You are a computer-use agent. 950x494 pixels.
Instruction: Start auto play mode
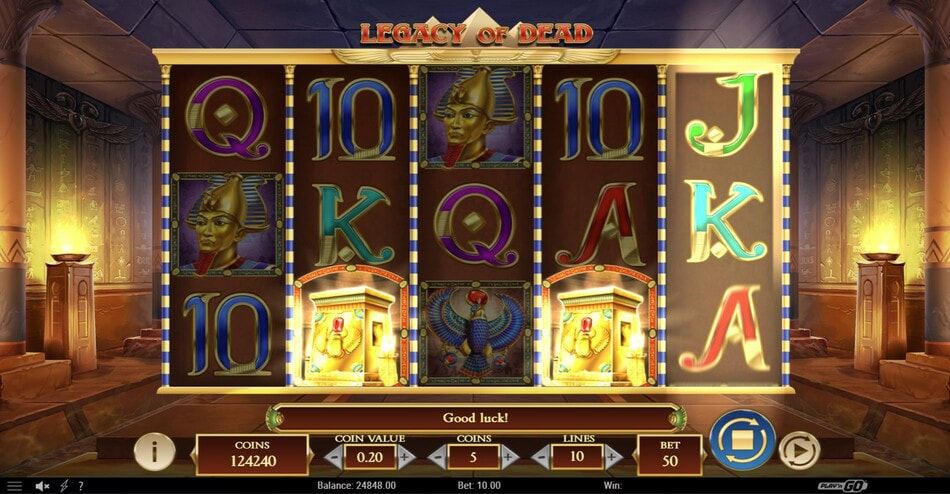coord(798,452)
